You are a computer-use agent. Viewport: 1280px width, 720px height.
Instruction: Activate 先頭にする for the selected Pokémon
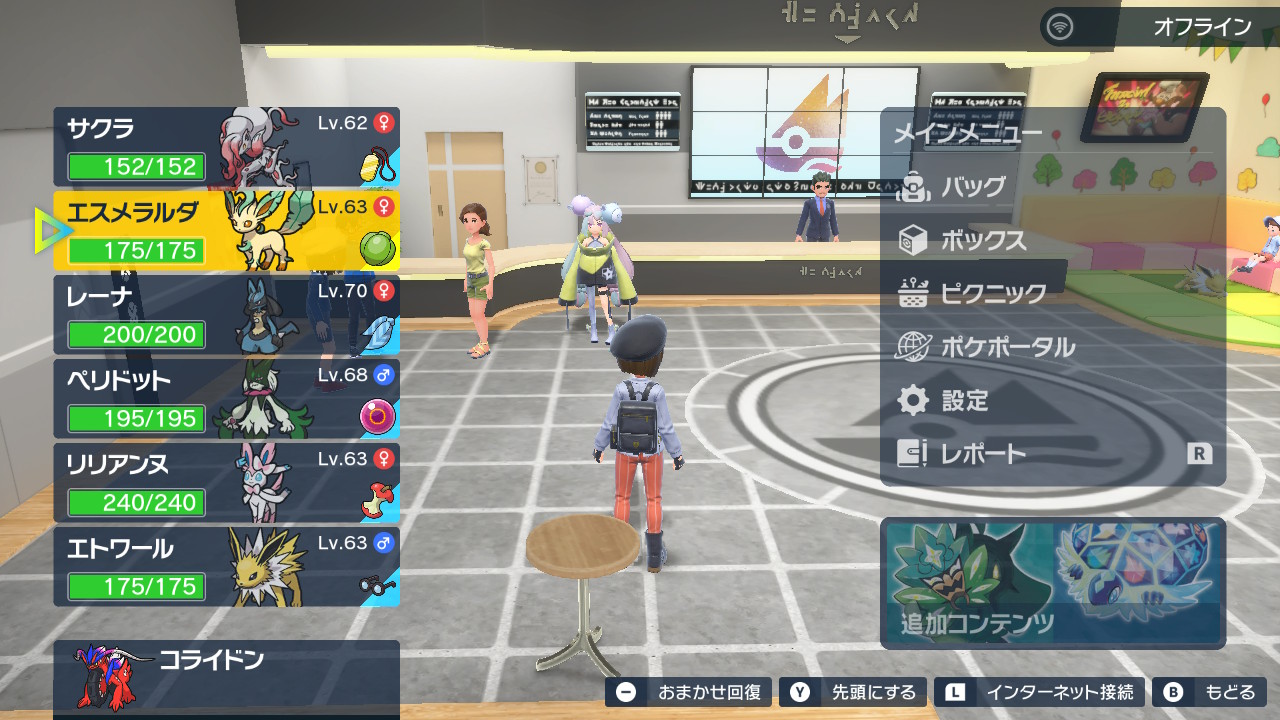pyautogui.click(x=851, y=692)
